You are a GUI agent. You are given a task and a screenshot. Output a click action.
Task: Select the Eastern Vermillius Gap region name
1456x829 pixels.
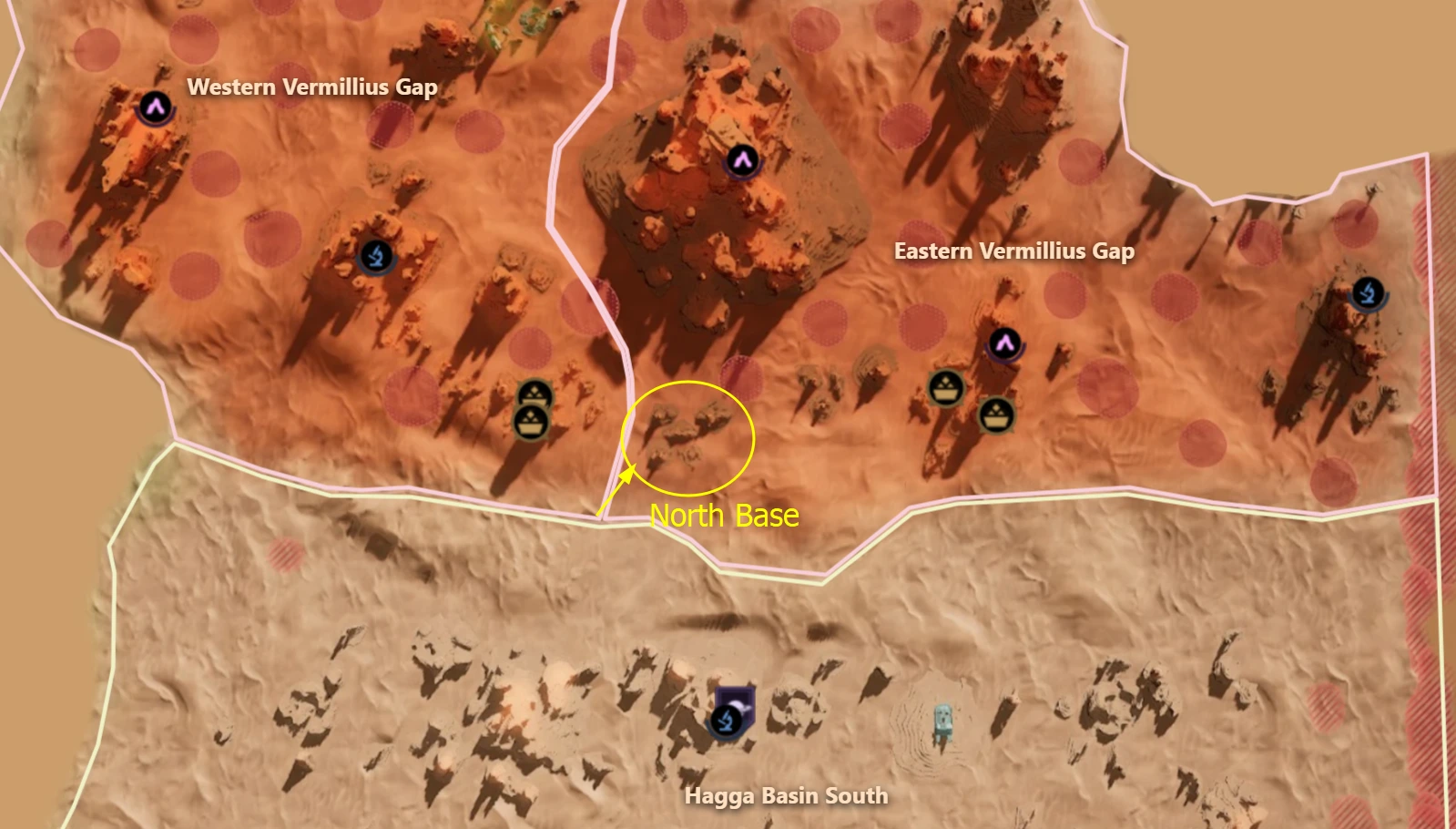(x=1013, y=251)
